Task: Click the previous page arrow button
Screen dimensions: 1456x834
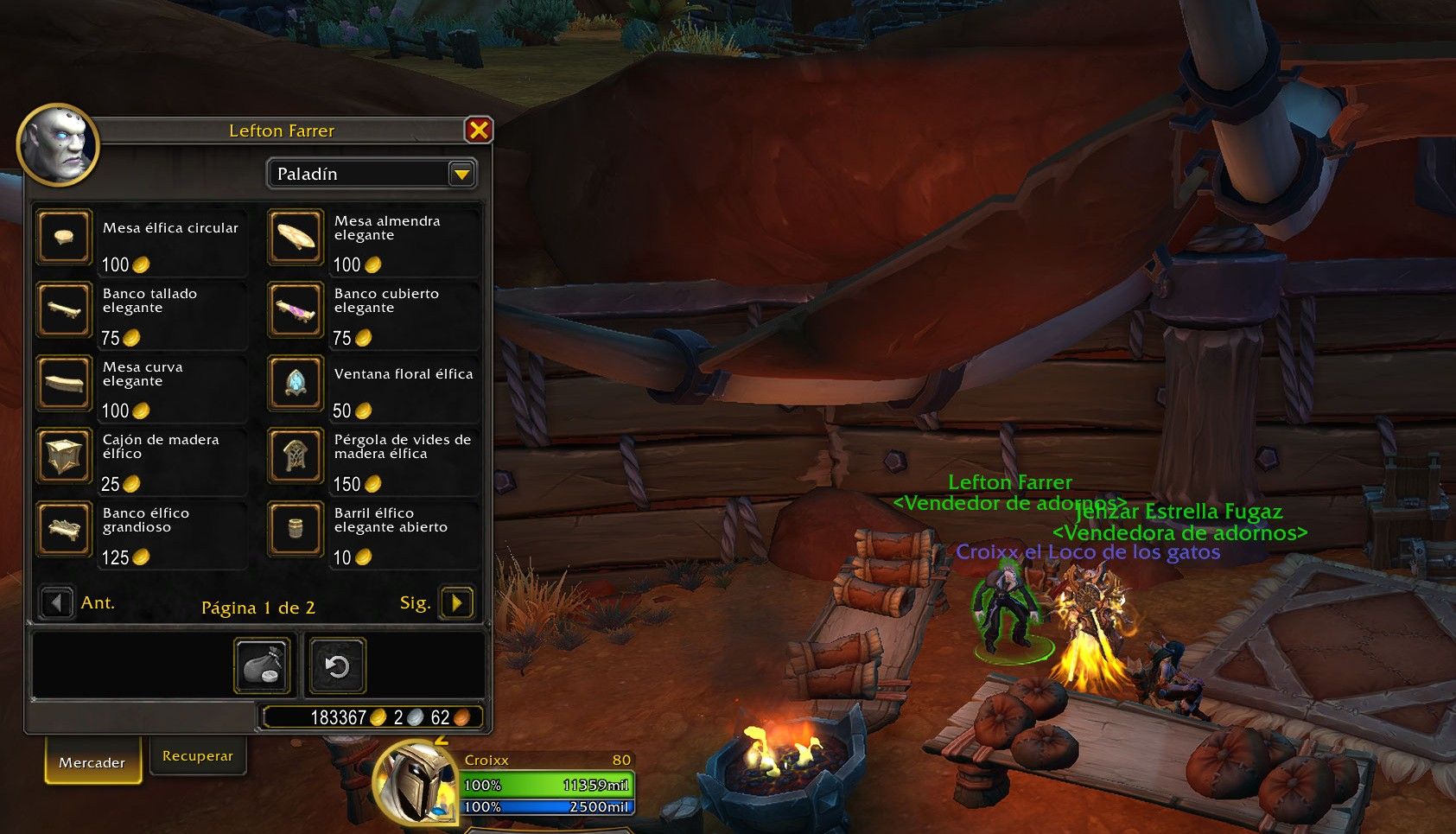Action: pos(57,602)
